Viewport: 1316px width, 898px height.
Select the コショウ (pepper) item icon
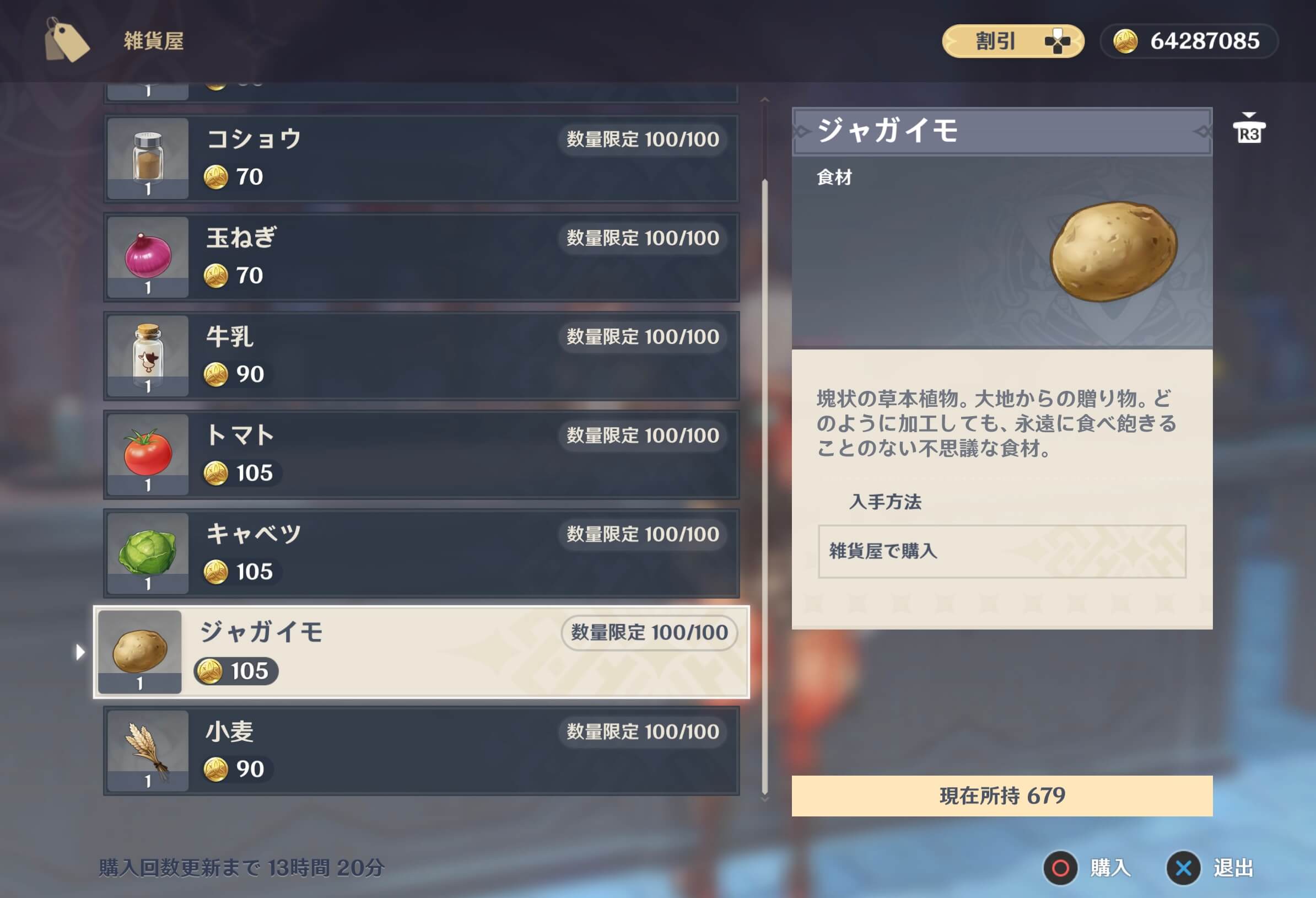pos(147,159)
